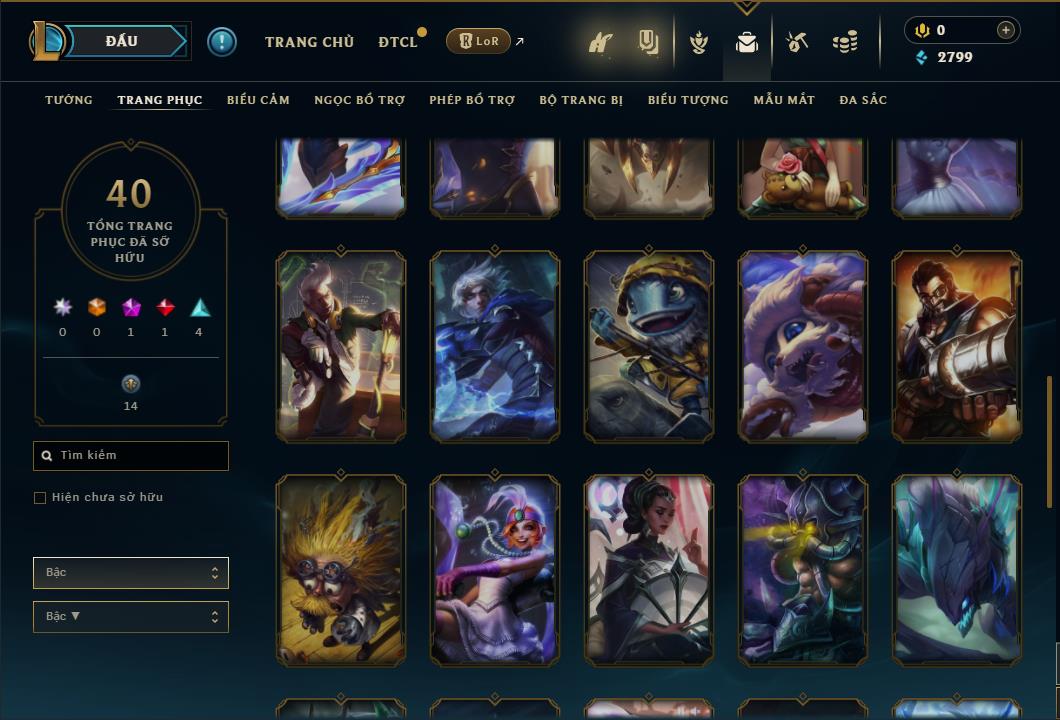Click the Tìm kiếm search field

[x=131, y=456]
